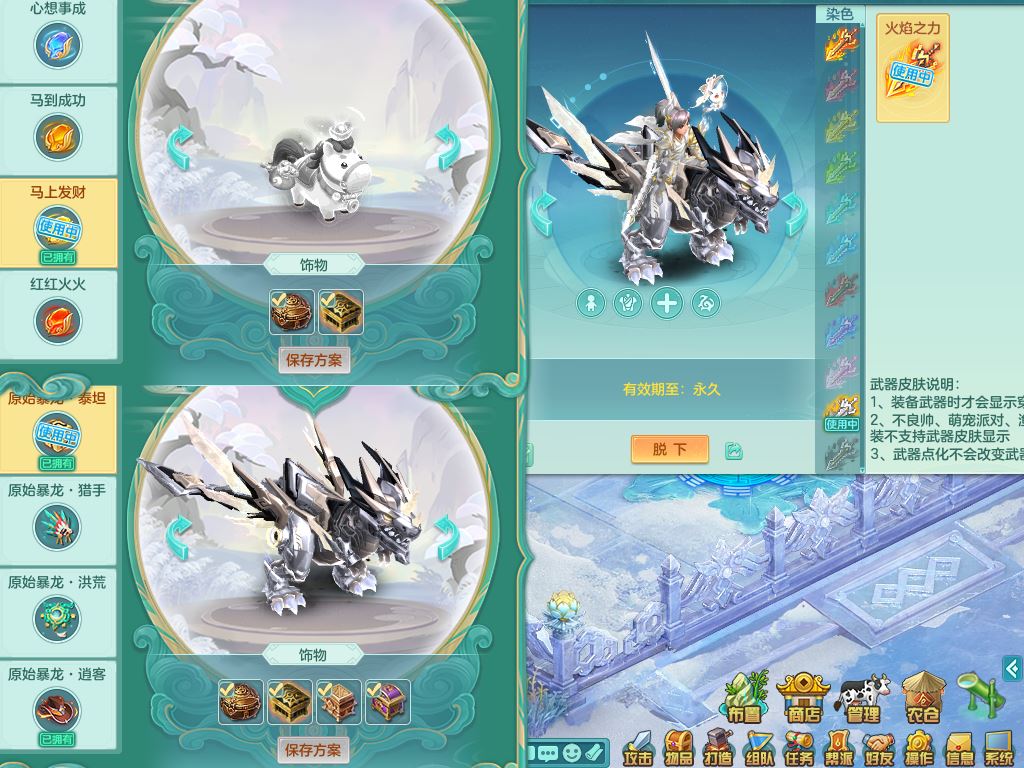Choose the green dye weapon swatch
Screen dimensions: 1024x768
(x=842, y=168)
